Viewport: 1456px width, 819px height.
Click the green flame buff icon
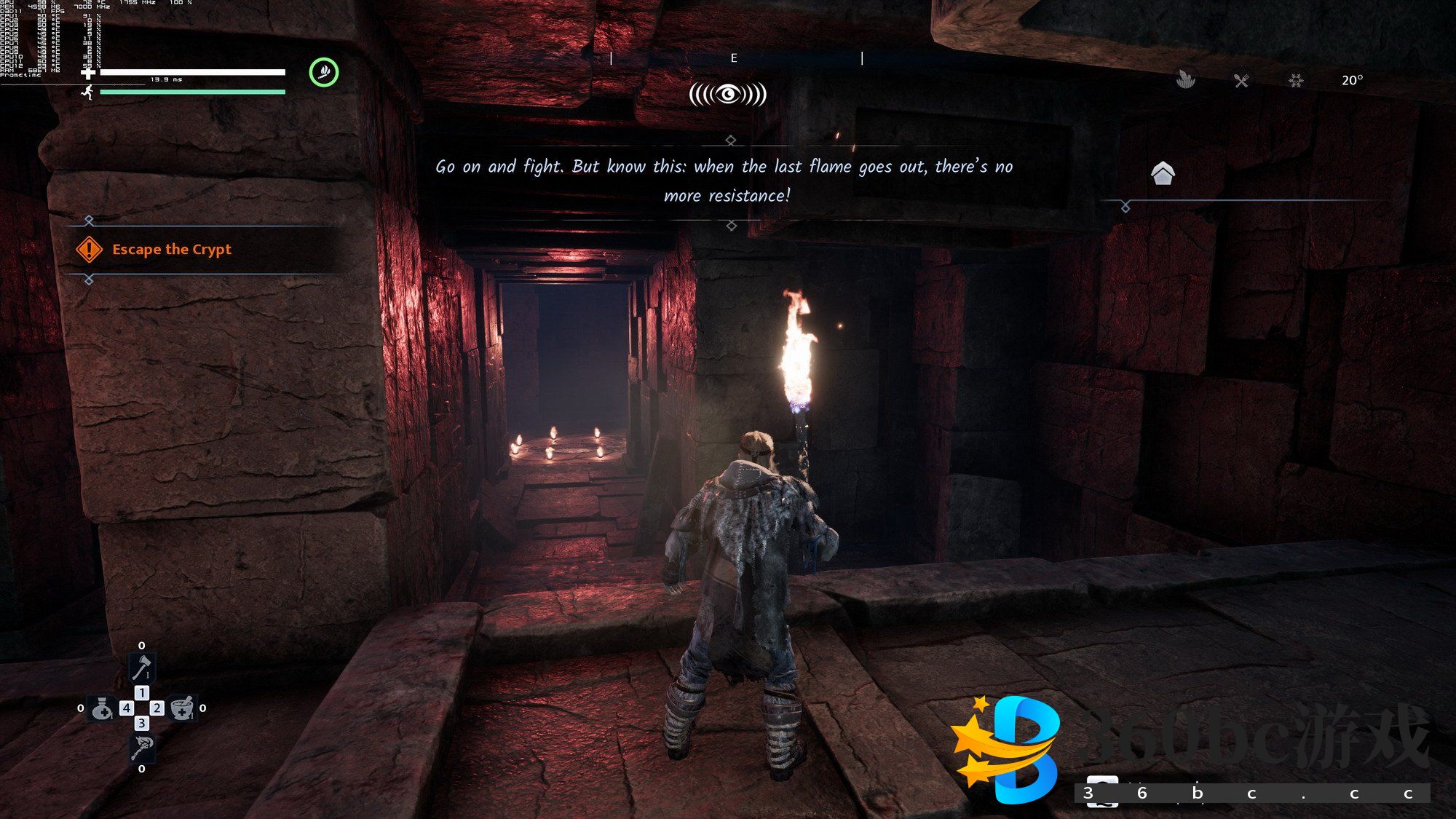324,72
